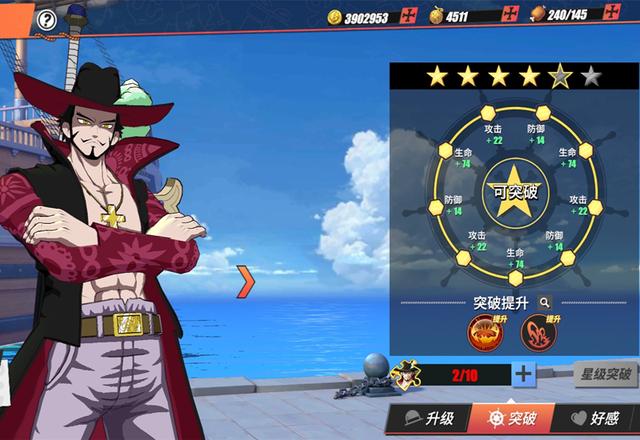Add fragments with the 2/10 plus button

(x=523, y=375)
